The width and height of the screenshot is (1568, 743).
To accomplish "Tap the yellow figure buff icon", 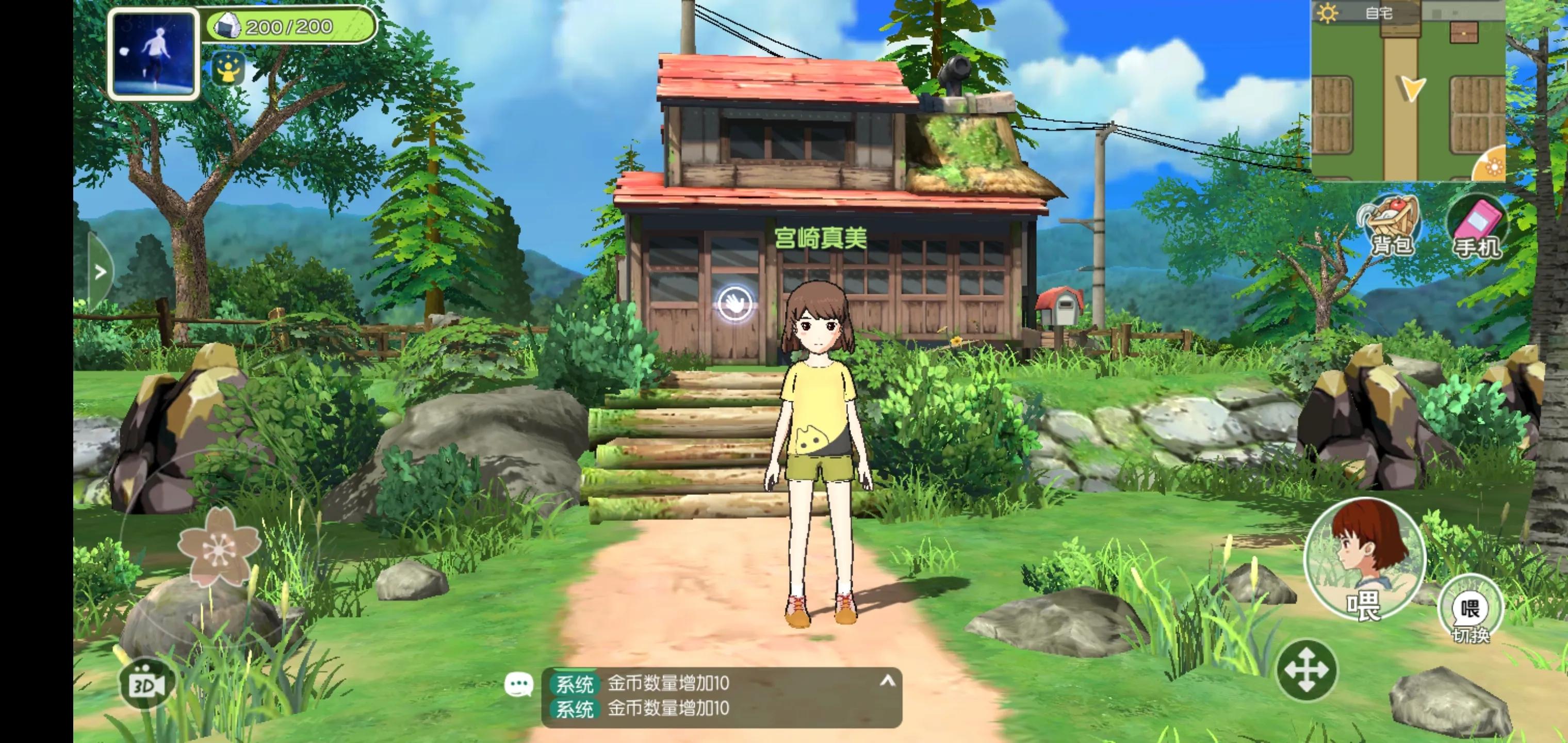I will point(228,69).
